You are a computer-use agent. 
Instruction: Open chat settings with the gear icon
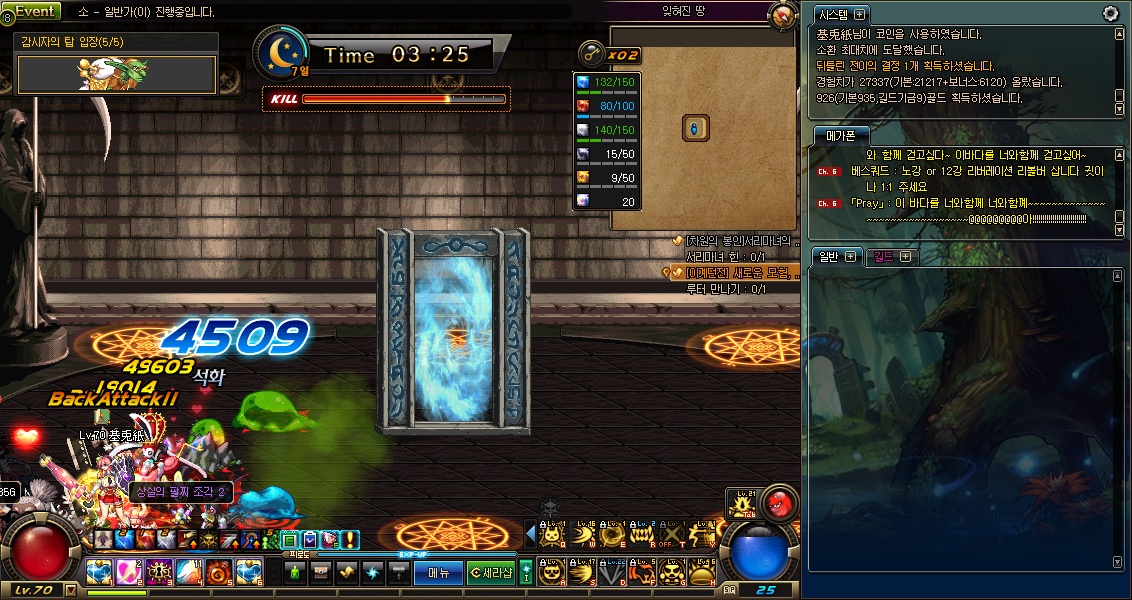click(x=1110, y=13)
